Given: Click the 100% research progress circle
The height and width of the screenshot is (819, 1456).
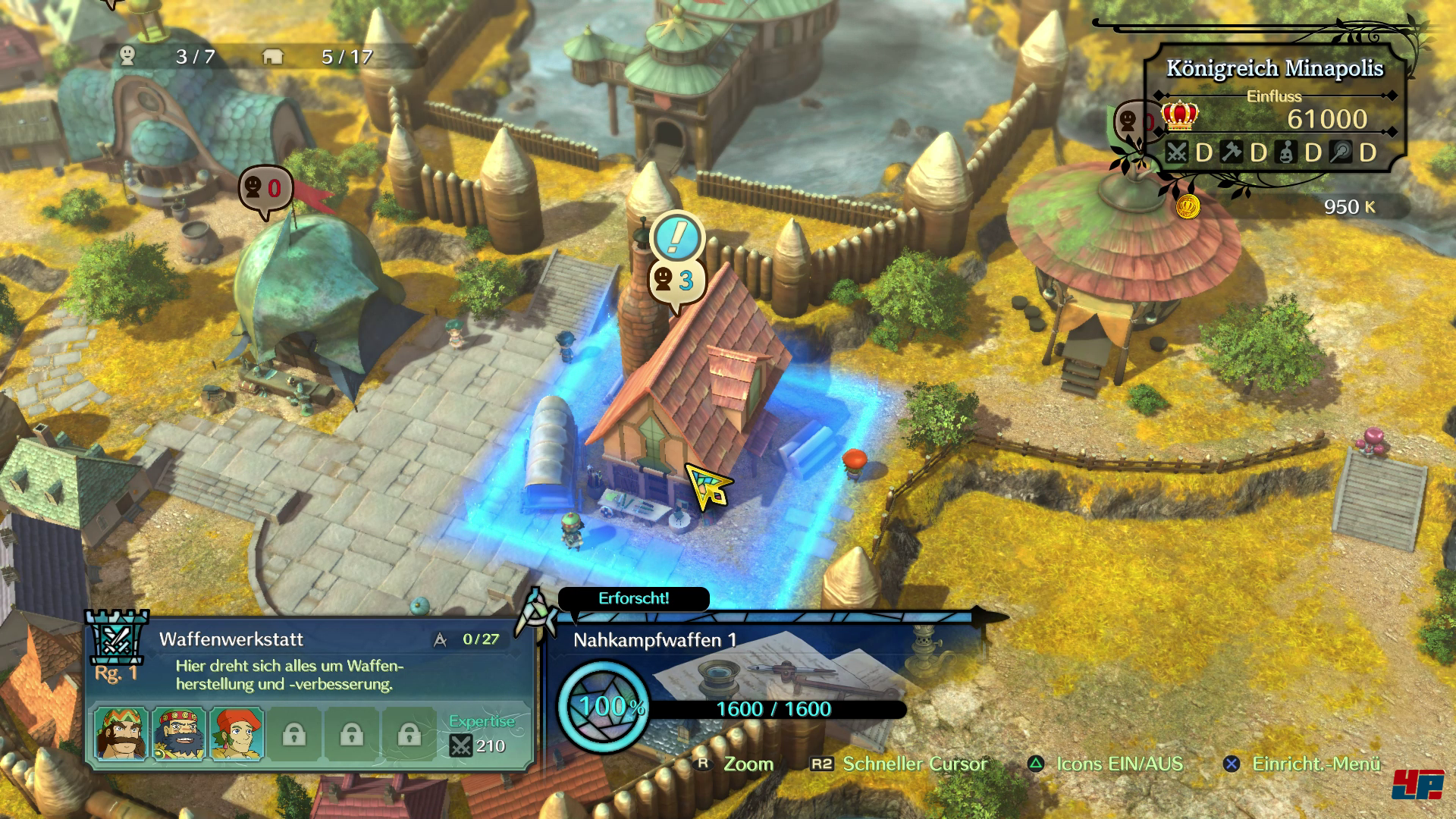Looking at the screenshot, I should pyautogui.click(x=603, y=707).
